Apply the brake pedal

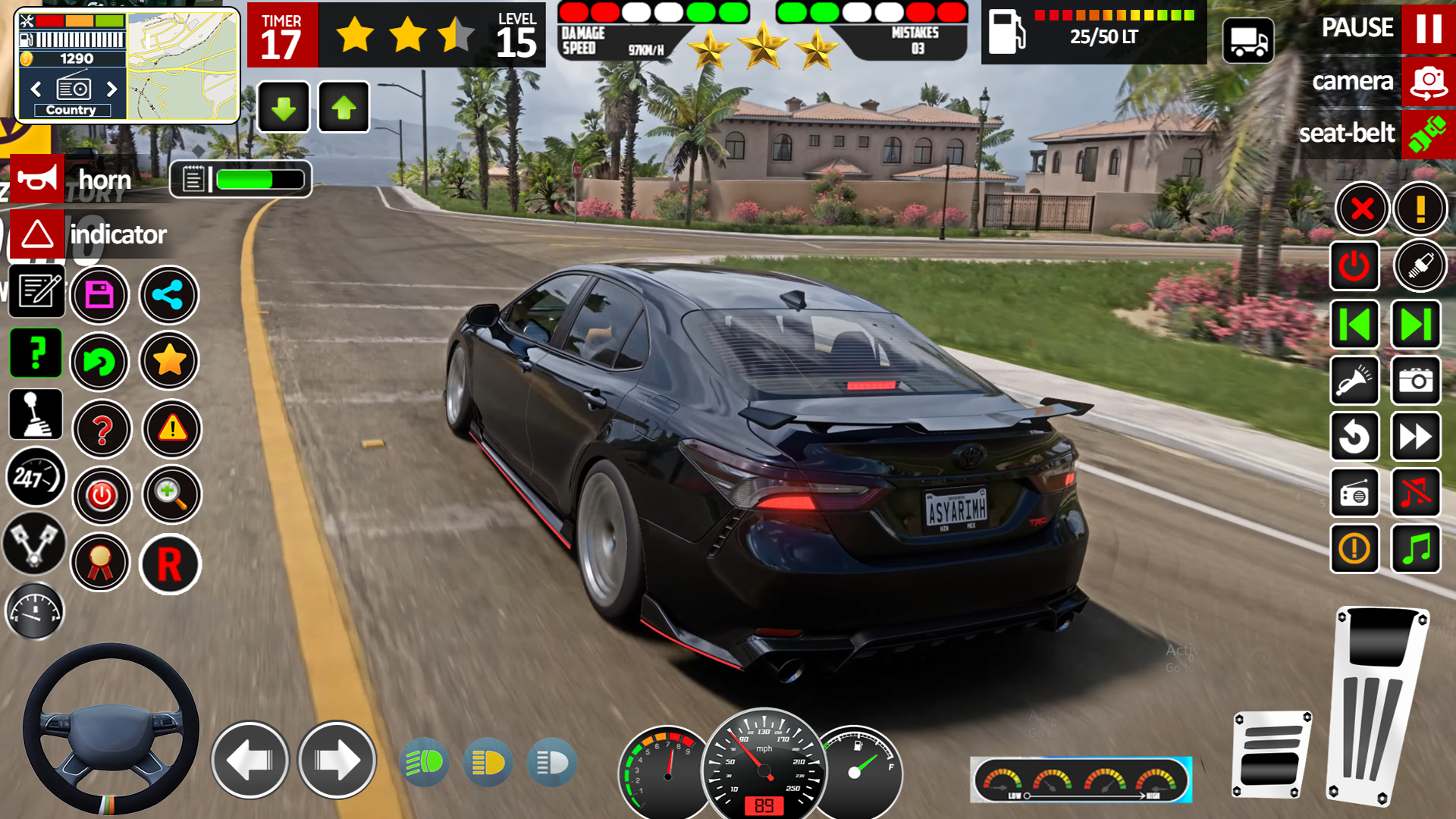[x=1272, y=755]
